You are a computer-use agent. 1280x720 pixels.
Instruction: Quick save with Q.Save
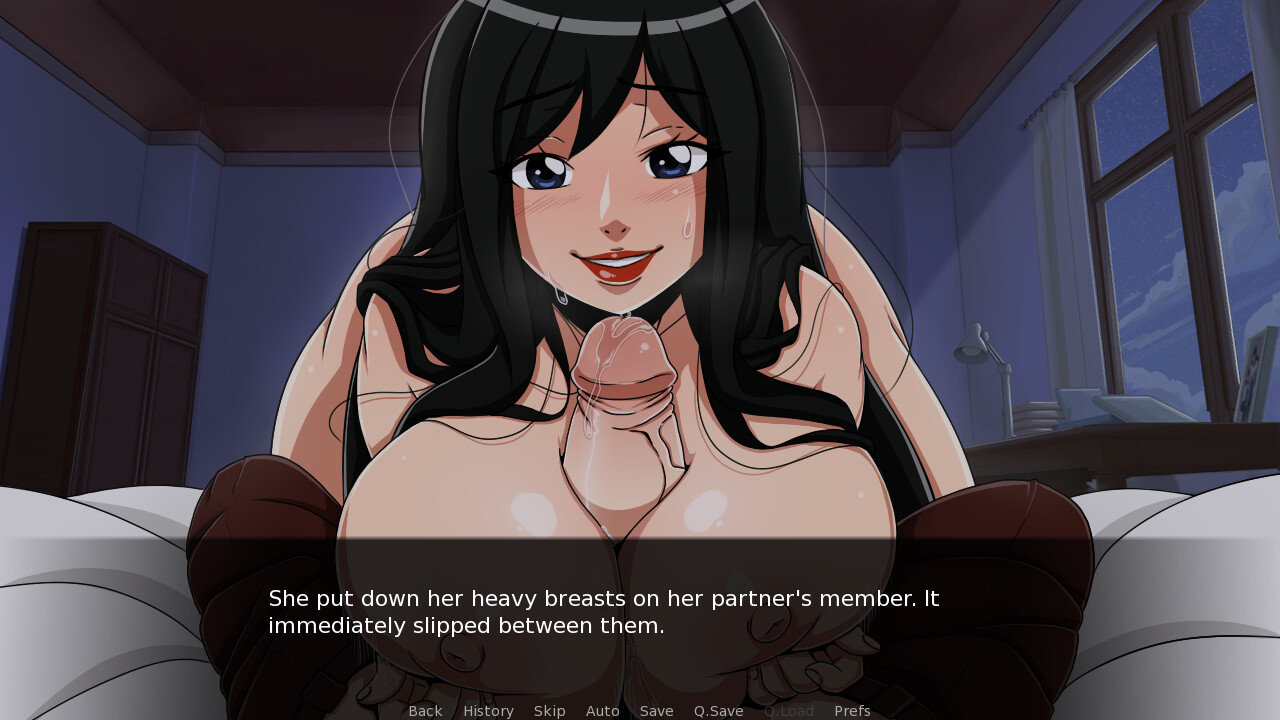coord(718,711)
